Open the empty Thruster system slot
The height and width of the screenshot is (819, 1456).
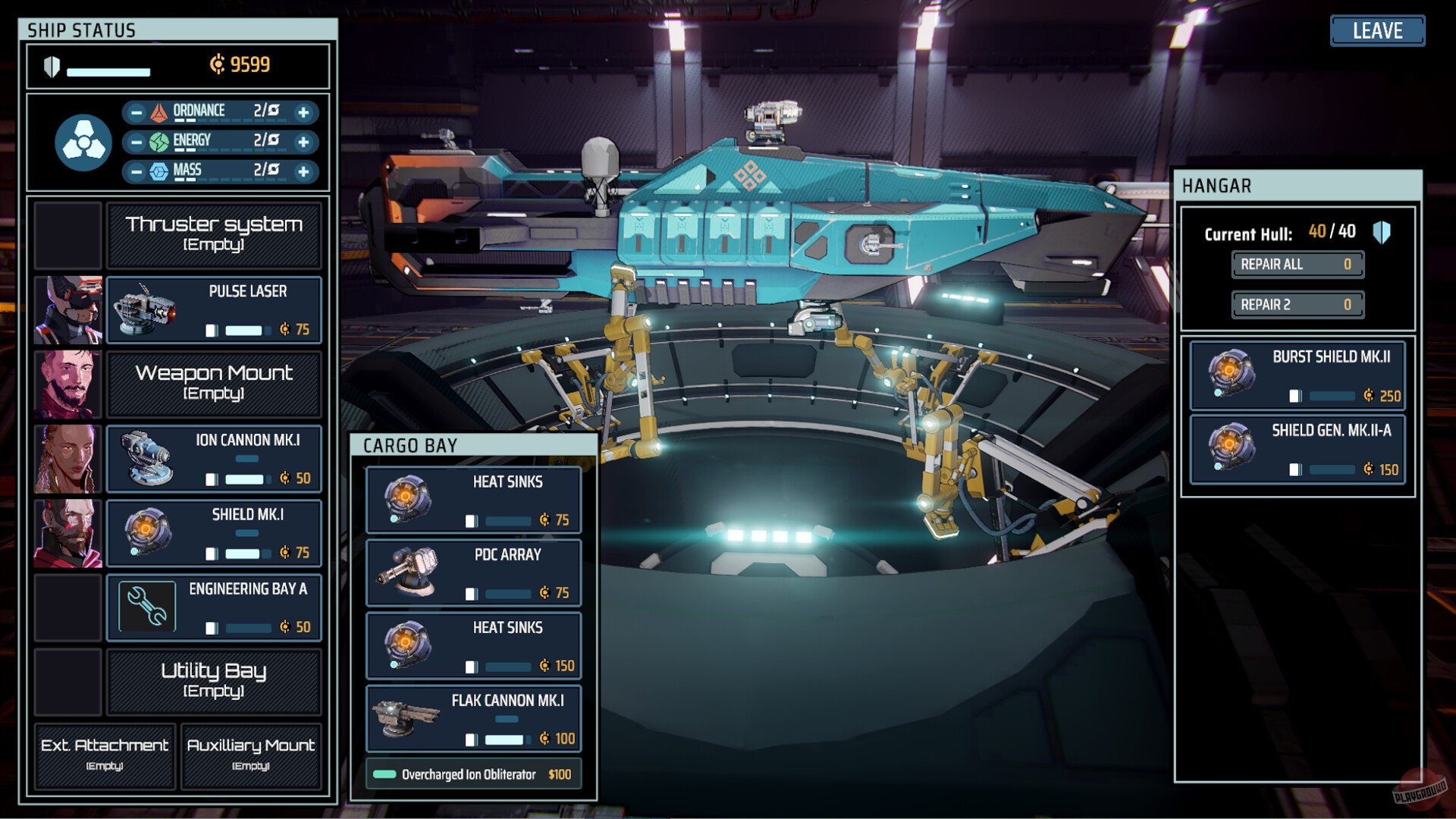(215, 234)
